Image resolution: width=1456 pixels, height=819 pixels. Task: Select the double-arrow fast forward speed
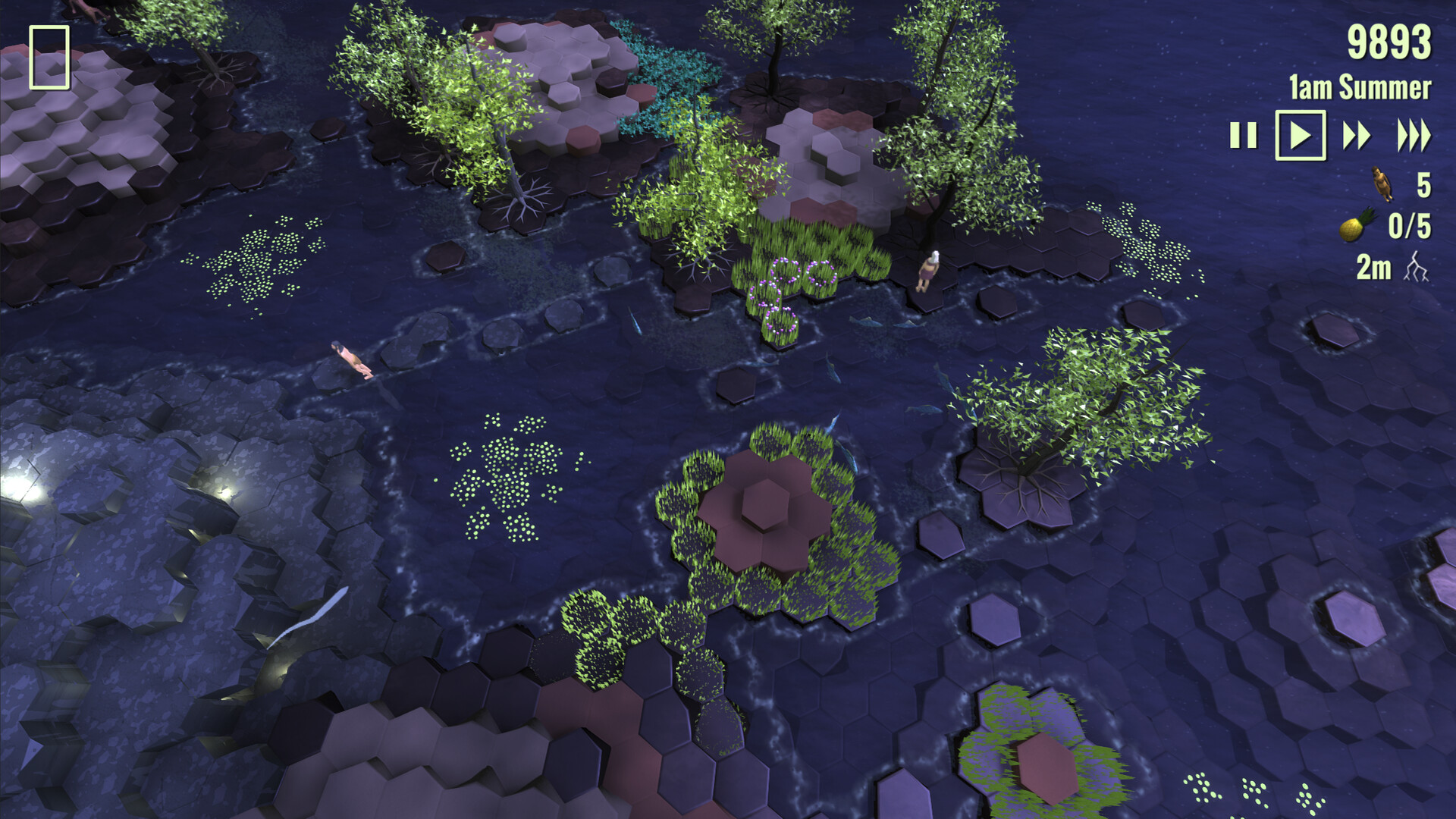pos(1357,135)
